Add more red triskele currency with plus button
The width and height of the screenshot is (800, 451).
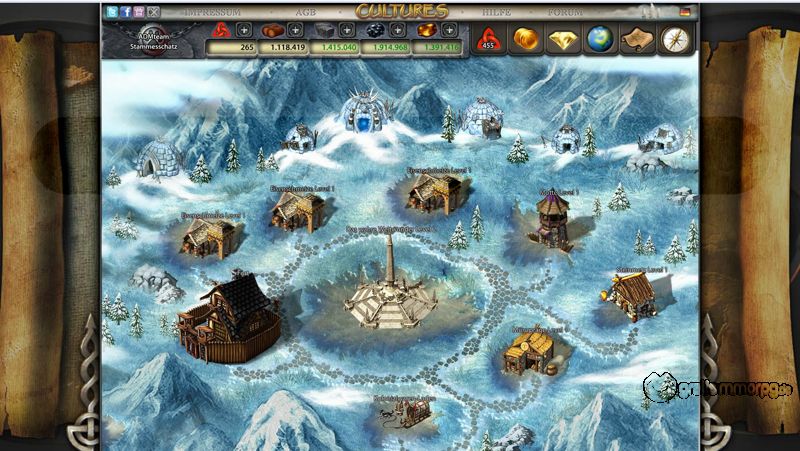click(x=243, y=30)
